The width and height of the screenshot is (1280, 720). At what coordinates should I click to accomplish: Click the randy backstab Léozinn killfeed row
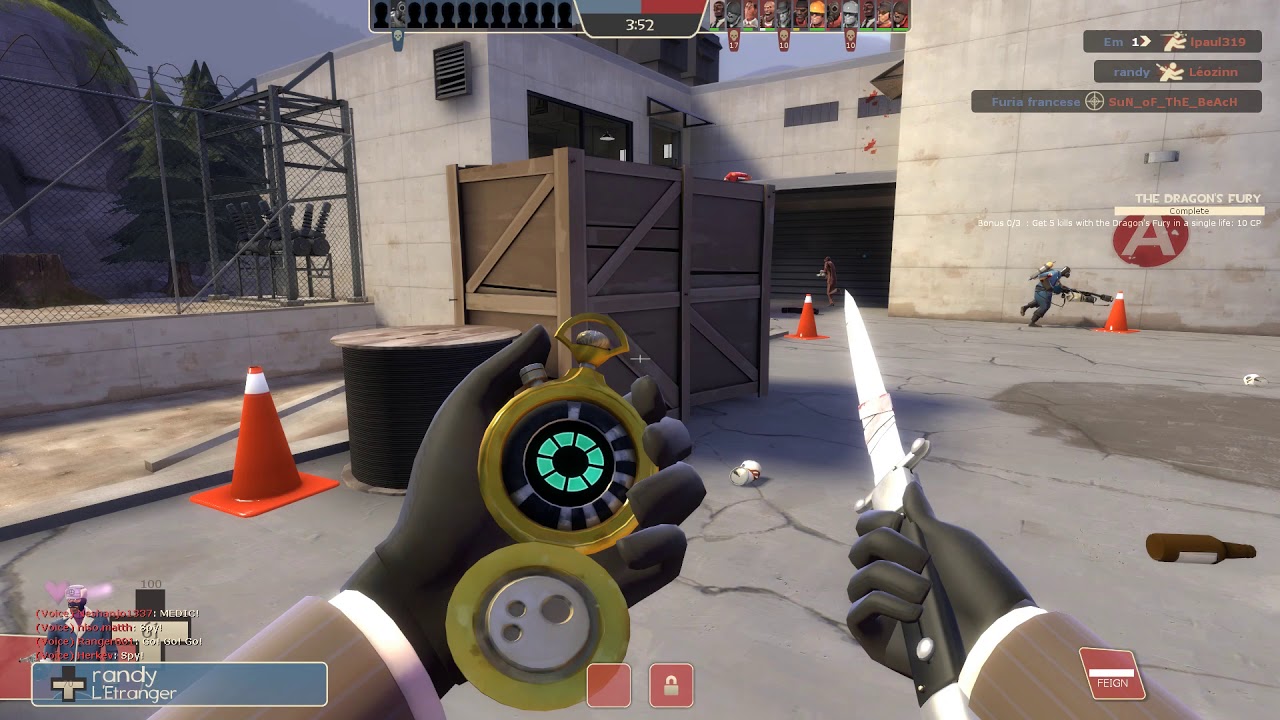(1176, 72)
